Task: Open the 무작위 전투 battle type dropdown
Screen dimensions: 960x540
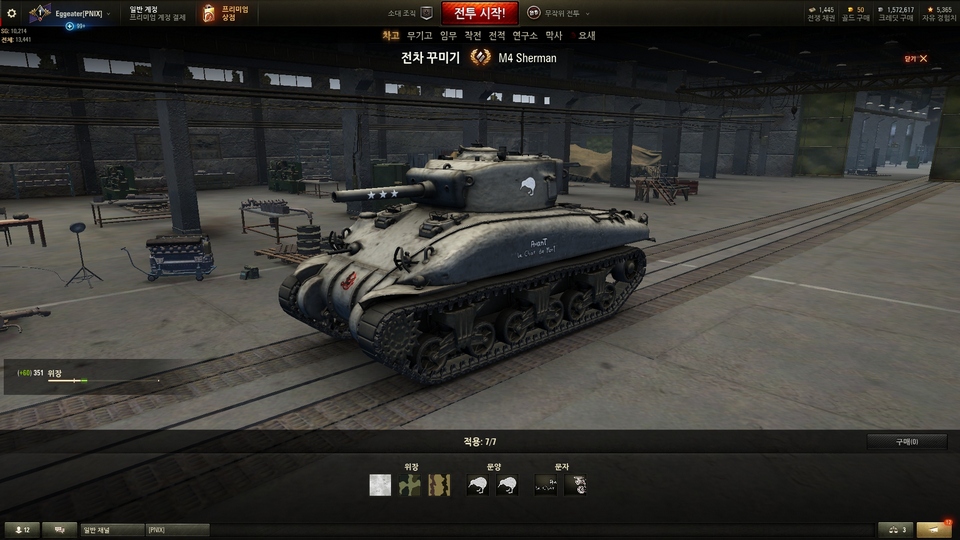Action: tap(559, 13)
